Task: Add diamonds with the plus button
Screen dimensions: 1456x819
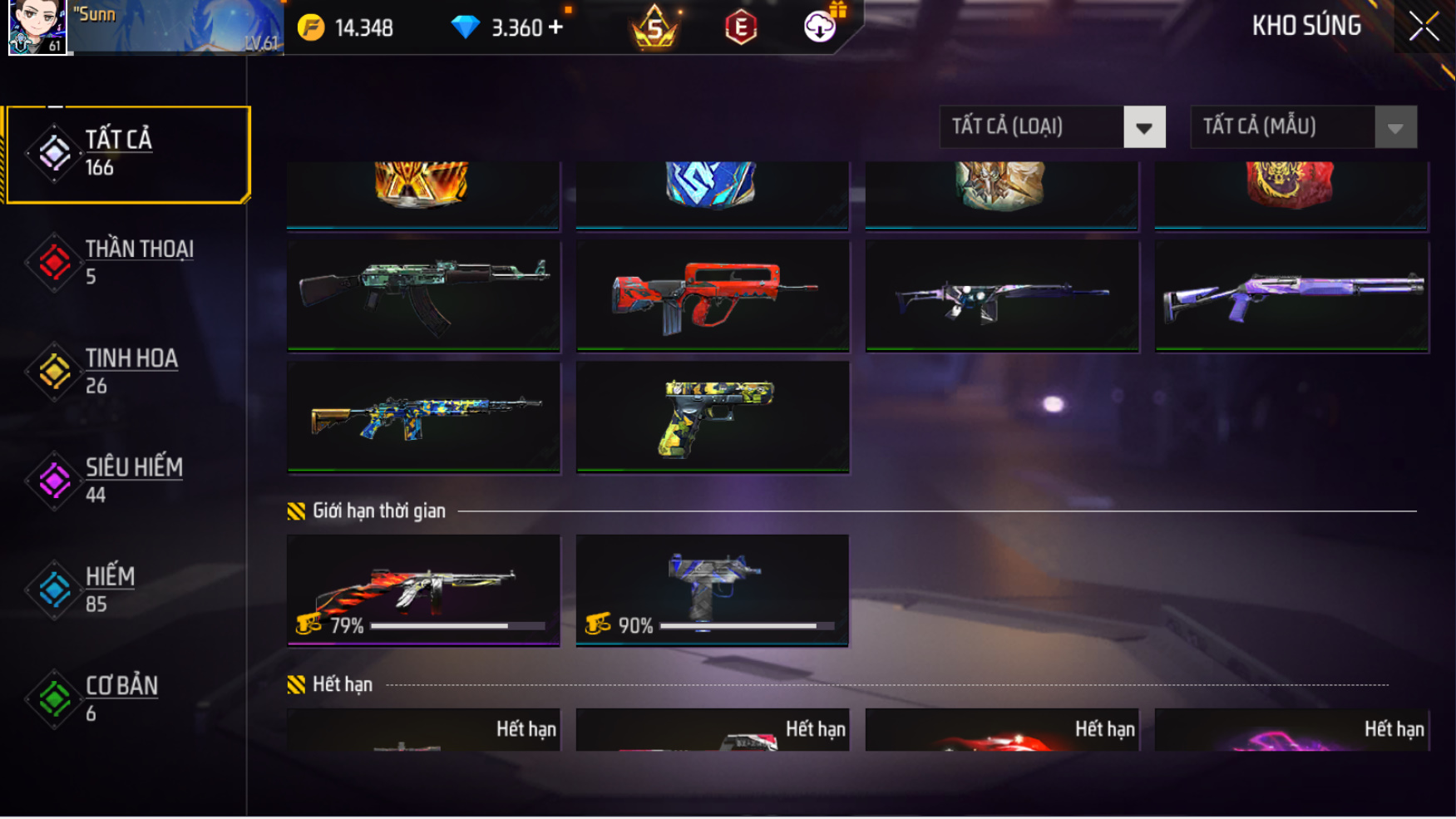Action: pyautogui.click(x=555, y=27)
